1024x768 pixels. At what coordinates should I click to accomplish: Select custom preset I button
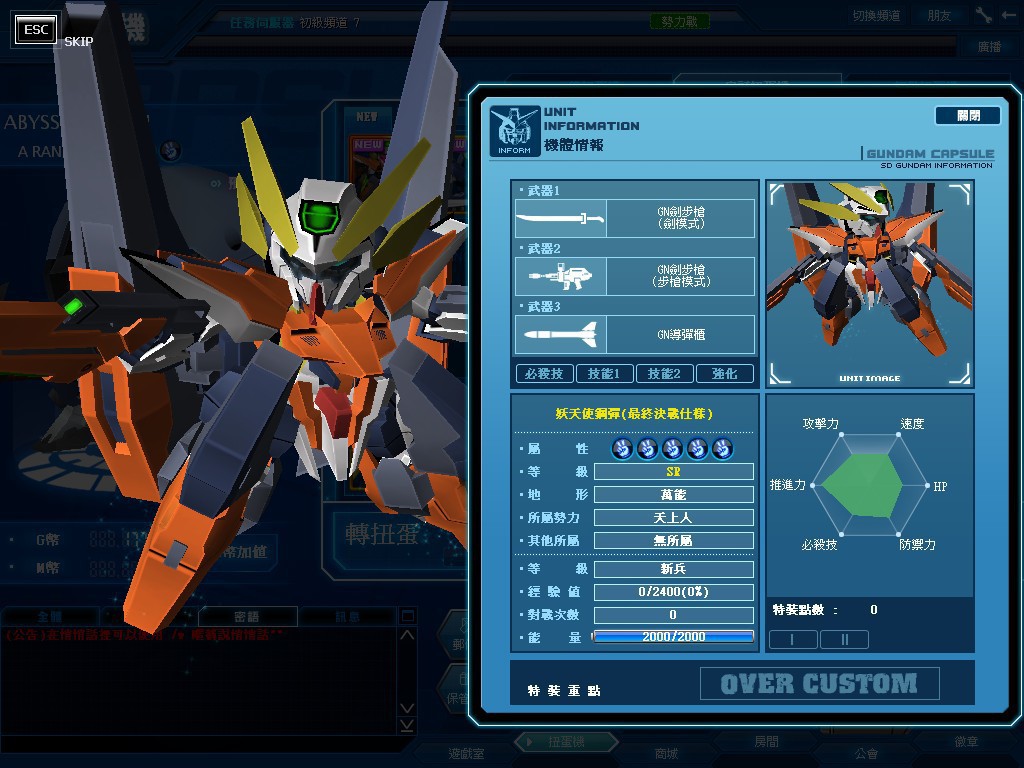793,639
